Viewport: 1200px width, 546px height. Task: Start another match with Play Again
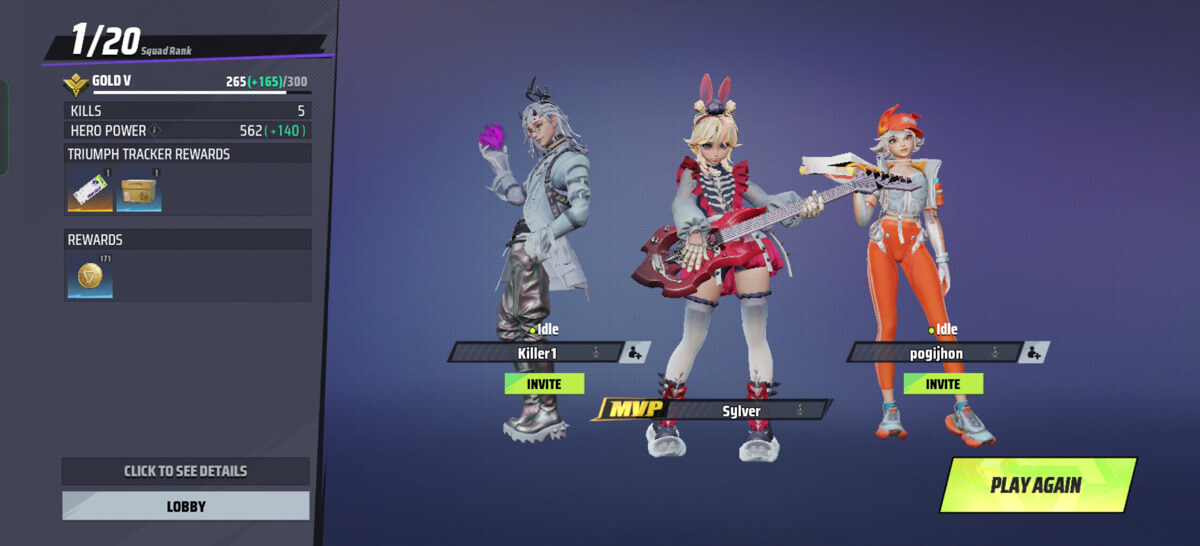tap(1036, 485)
